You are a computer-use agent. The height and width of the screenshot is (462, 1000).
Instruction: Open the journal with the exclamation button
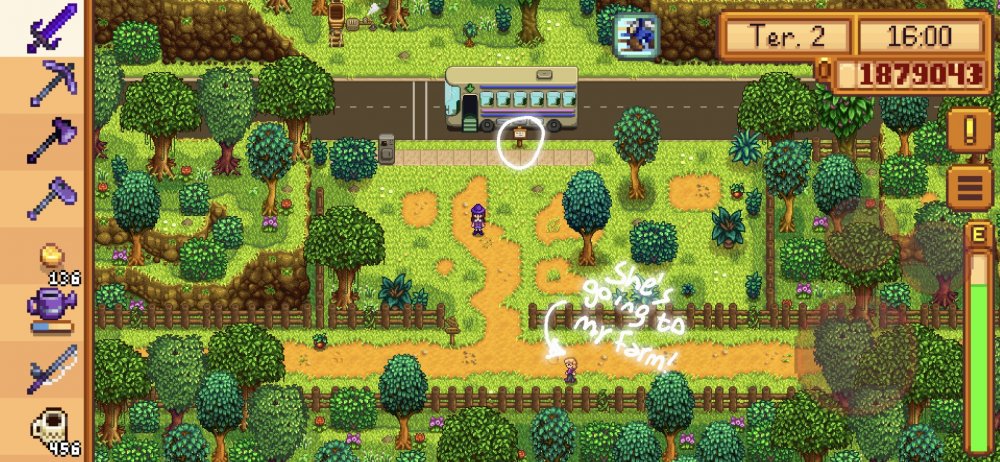[968, 130]
